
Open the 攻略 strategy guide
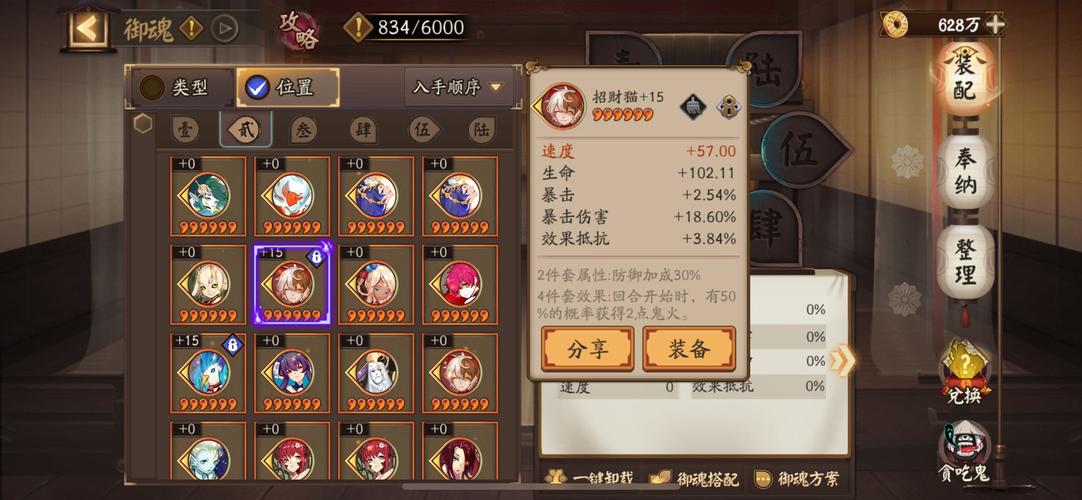pos(299,29)
